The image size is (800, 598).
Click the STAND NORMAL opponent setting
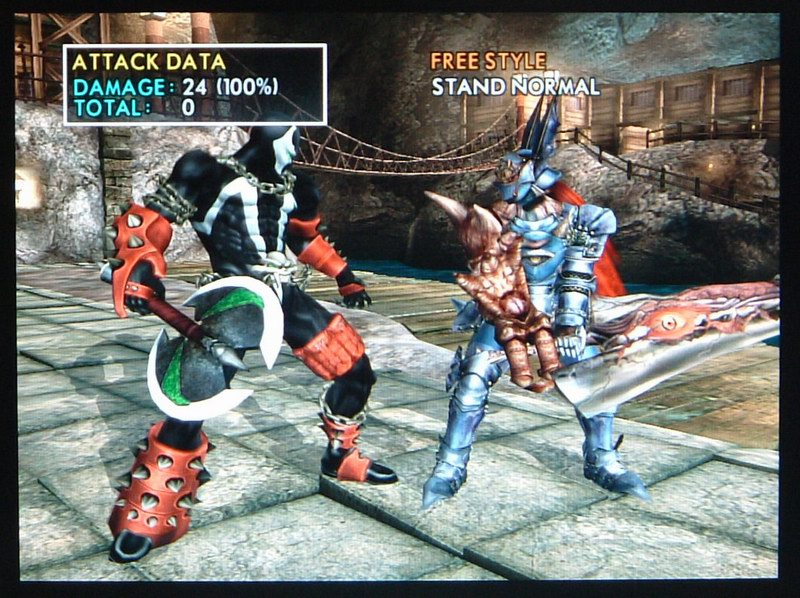pyautogui.click(x=515, y=86)
